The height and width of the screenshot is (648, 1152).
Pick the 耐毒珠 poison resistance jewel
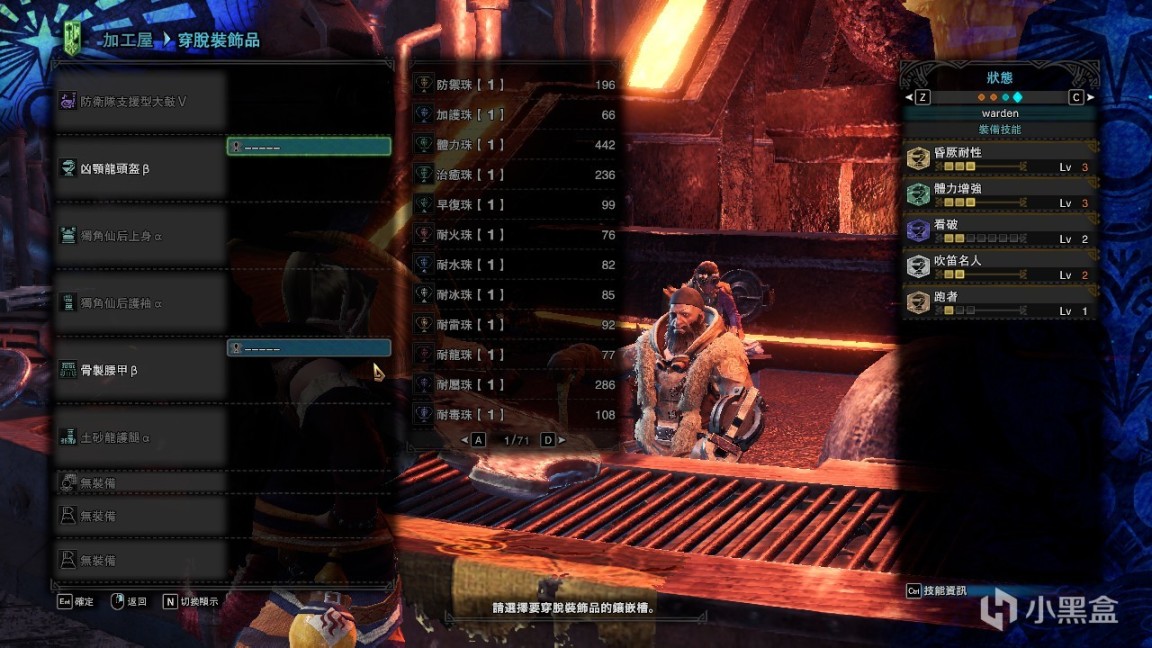click(x=516, y=415)
